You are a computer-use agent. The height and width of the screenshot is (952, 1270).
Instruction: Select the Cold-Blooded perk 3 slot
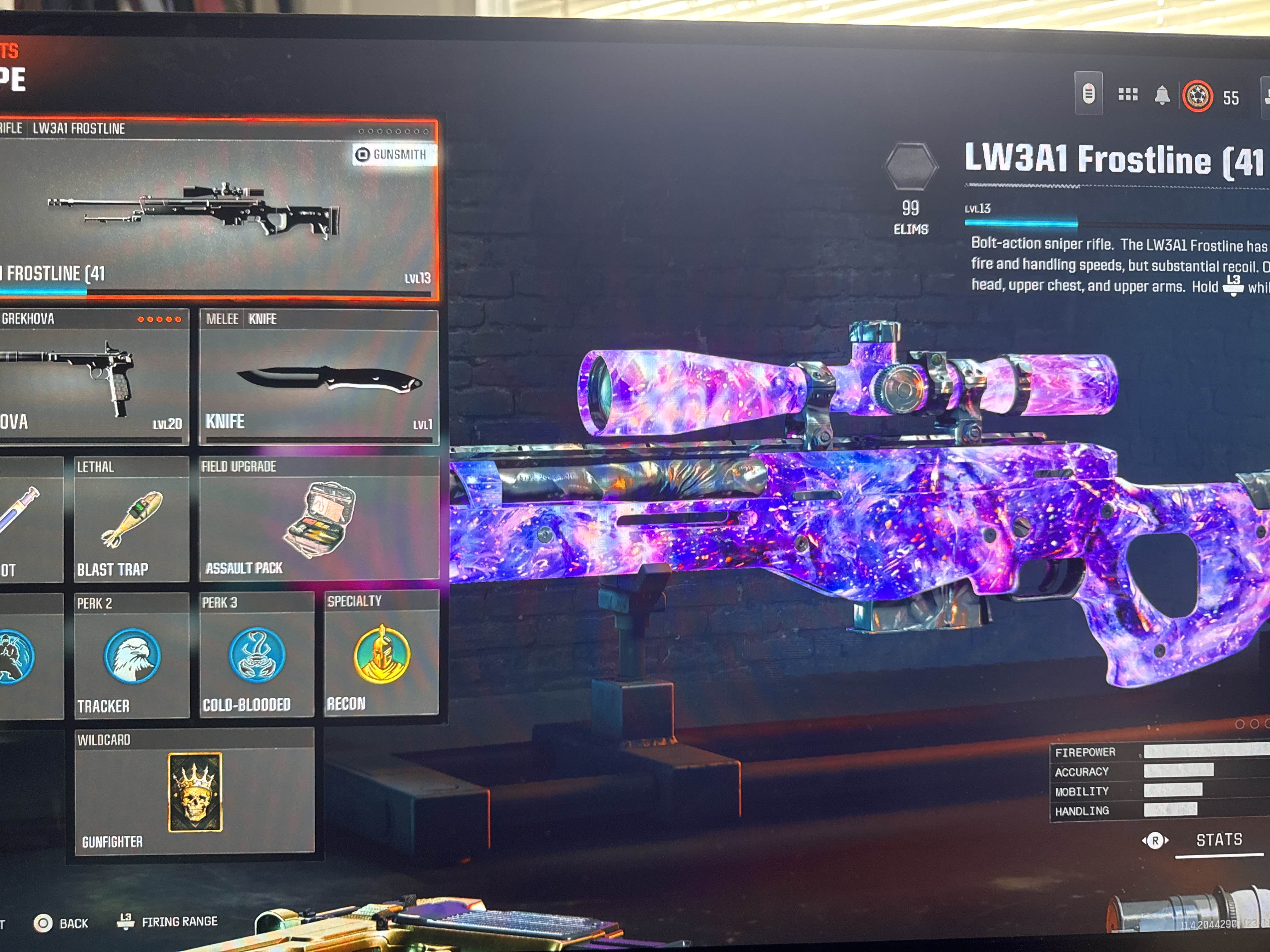(x=257, y=655)
